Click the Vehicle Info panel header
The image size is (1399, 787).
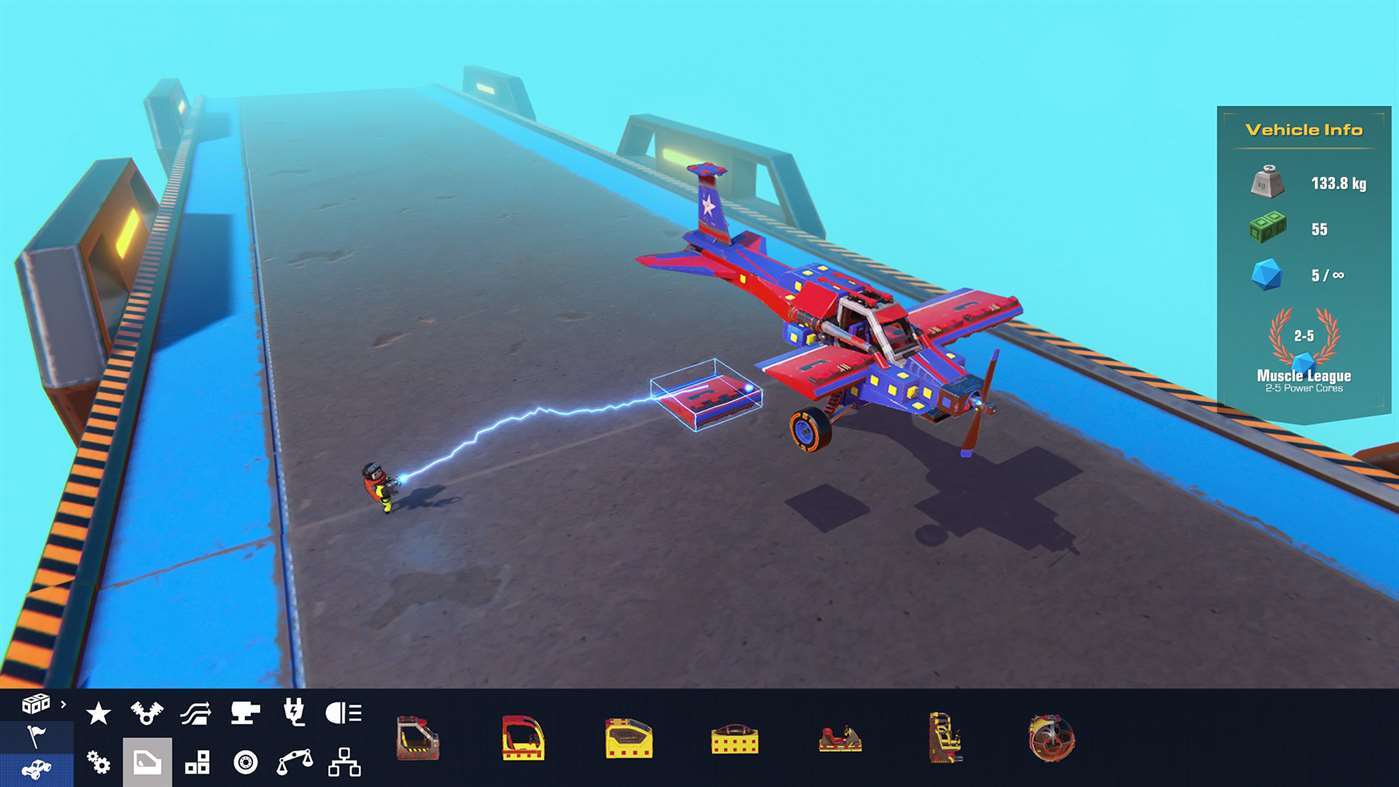click(1301, 129)
